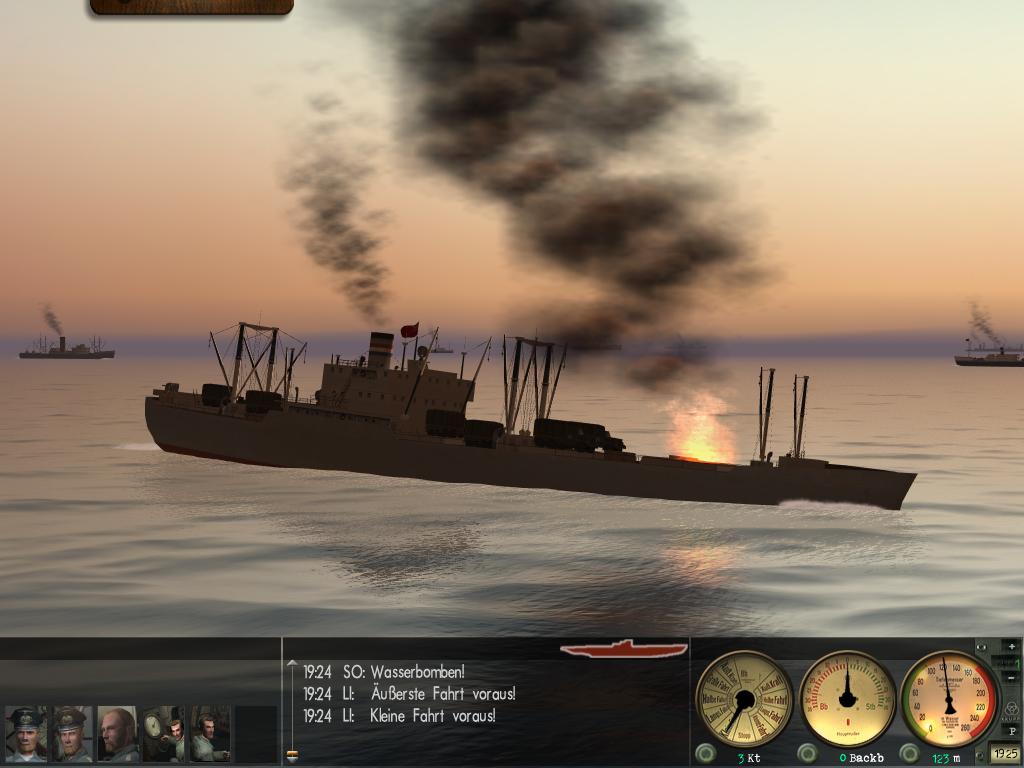Pause the game with the P button
The image size is (1024, 768).
click(1012, 731)
